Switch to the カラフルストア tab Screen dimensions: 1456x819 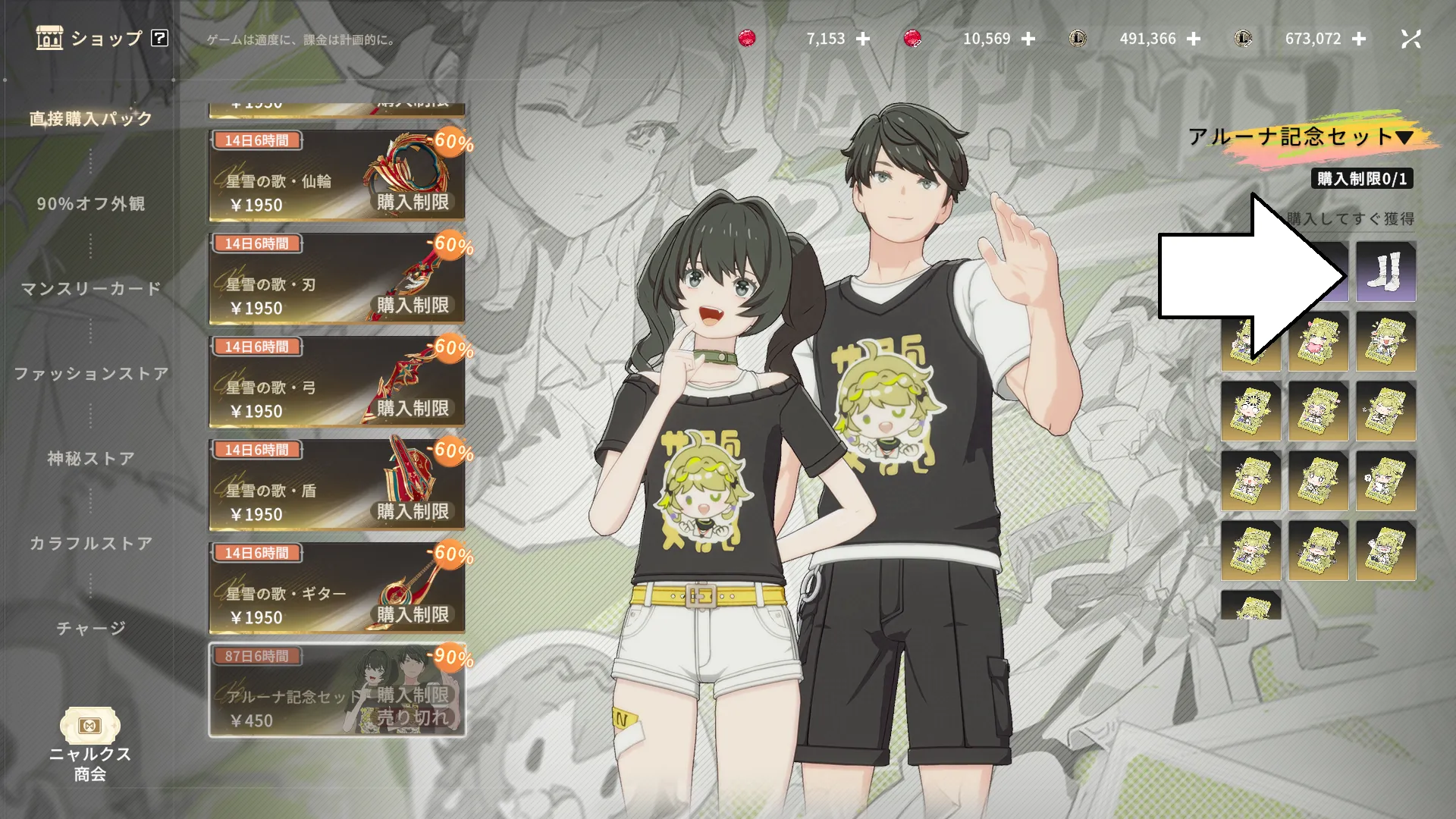tap(91, 544)
